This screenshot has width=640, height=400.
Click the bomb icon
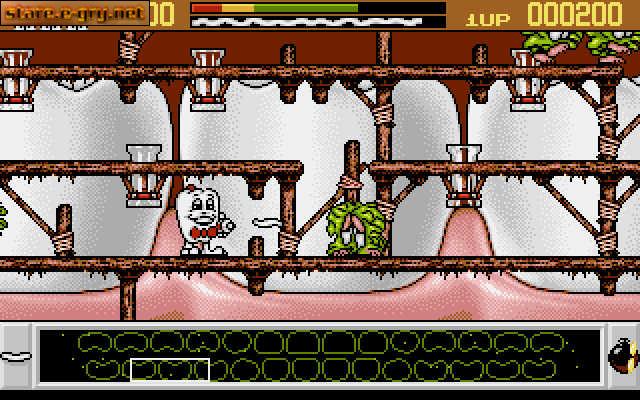tap(622, 357)
